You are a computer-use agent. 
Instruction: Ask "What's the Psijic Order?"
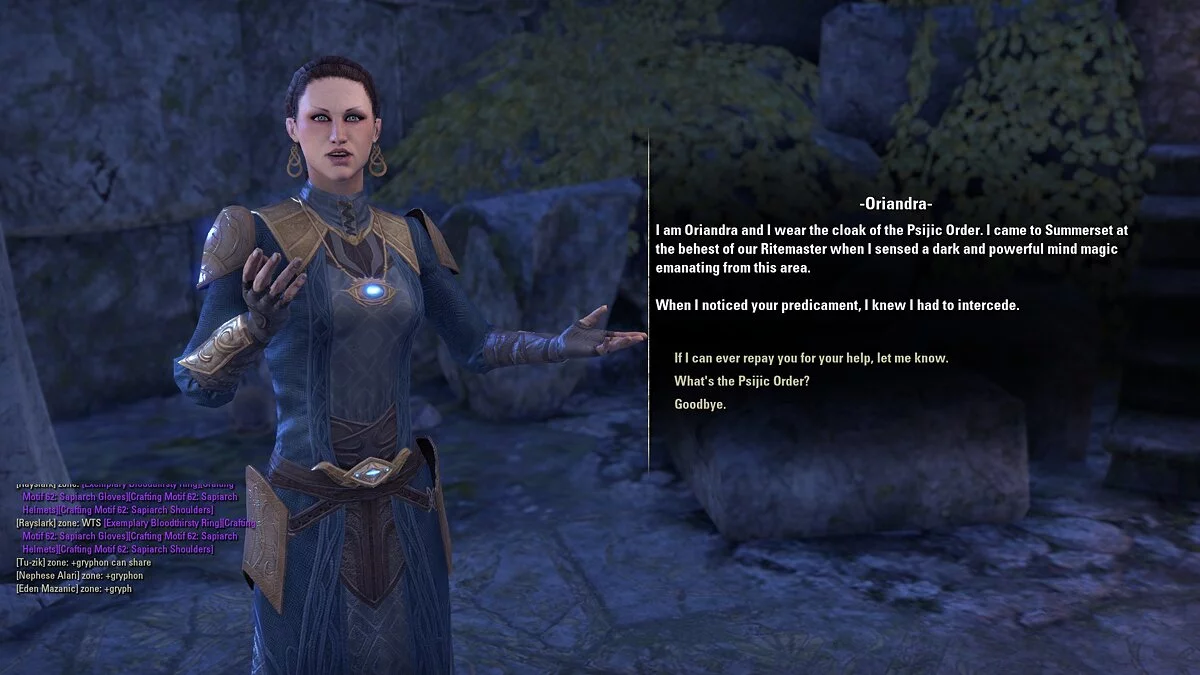click(742, 381)
